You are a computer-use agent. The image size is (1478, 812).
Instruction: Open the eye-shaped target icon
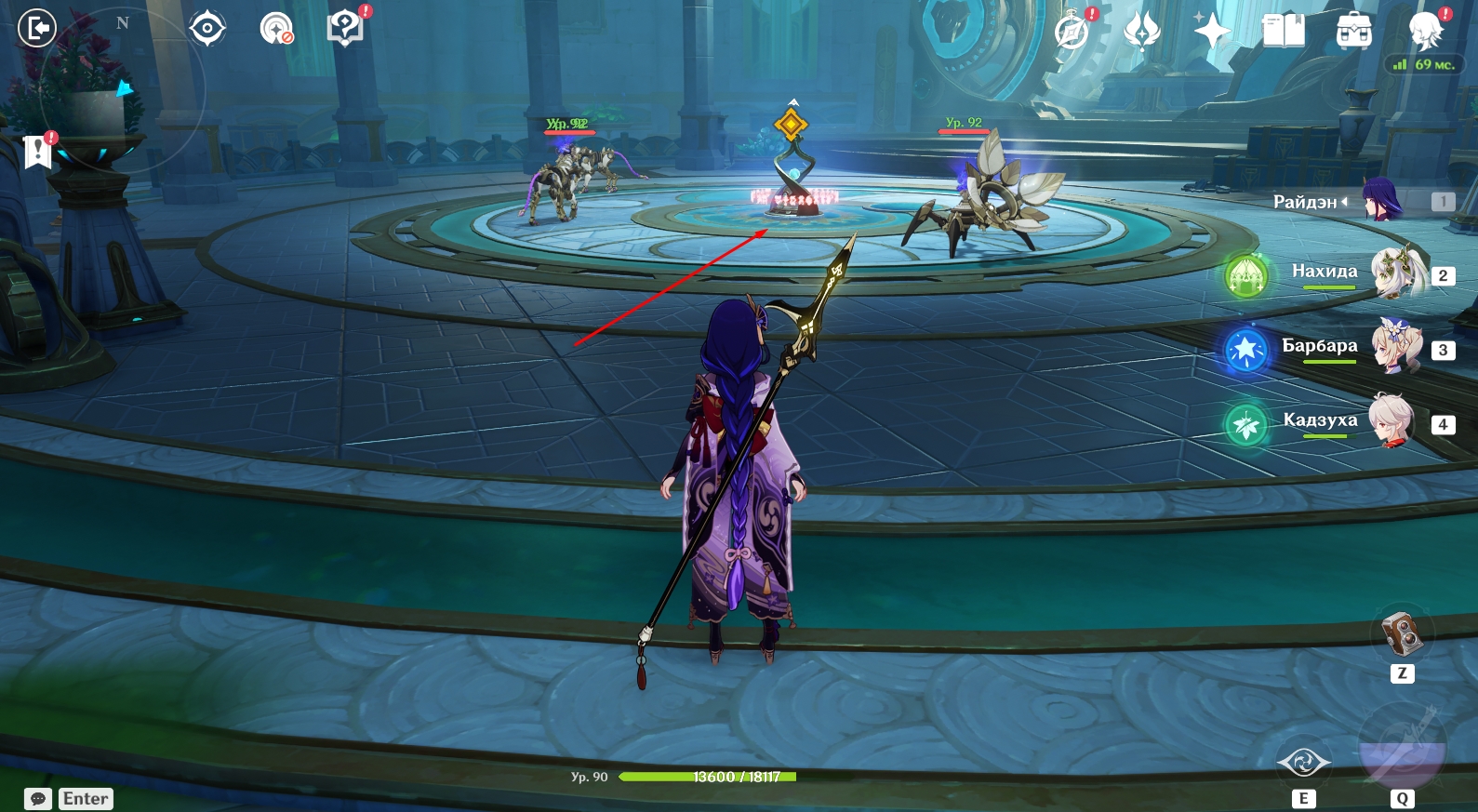(x=206, y=29)
